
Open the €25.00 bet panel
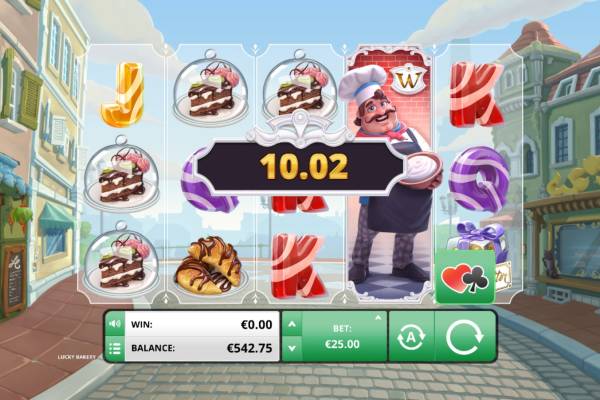344,336
